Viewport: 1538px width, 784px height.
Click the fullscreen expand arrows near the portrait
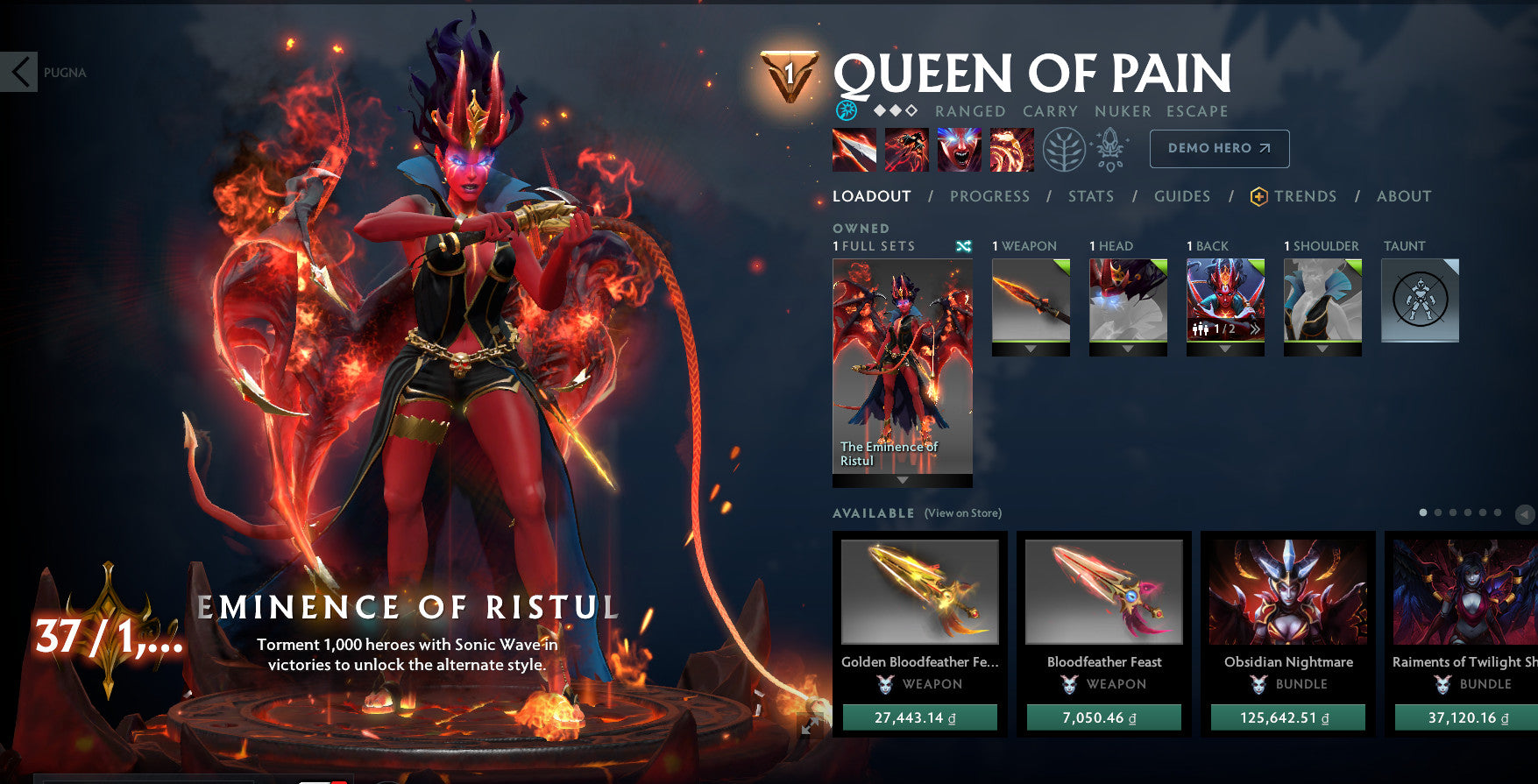(811, 724)
